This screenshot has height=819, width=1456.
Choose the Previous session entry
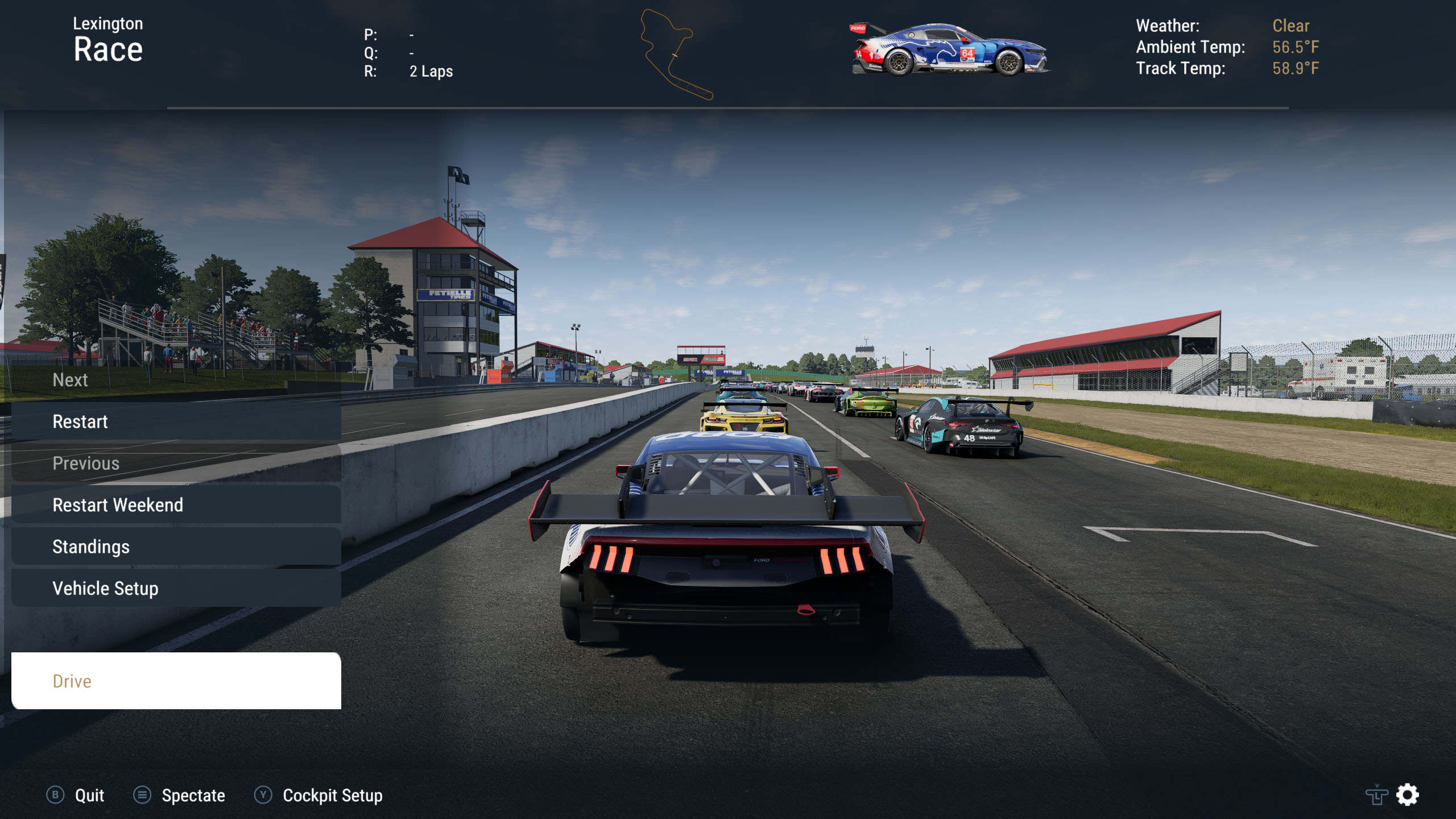pos(176,464)
